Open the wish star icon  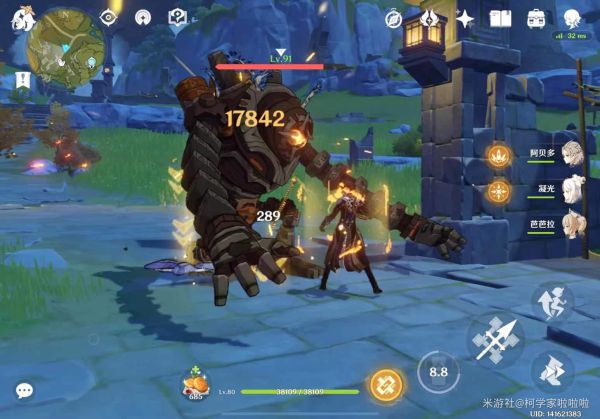click(466, 18)
